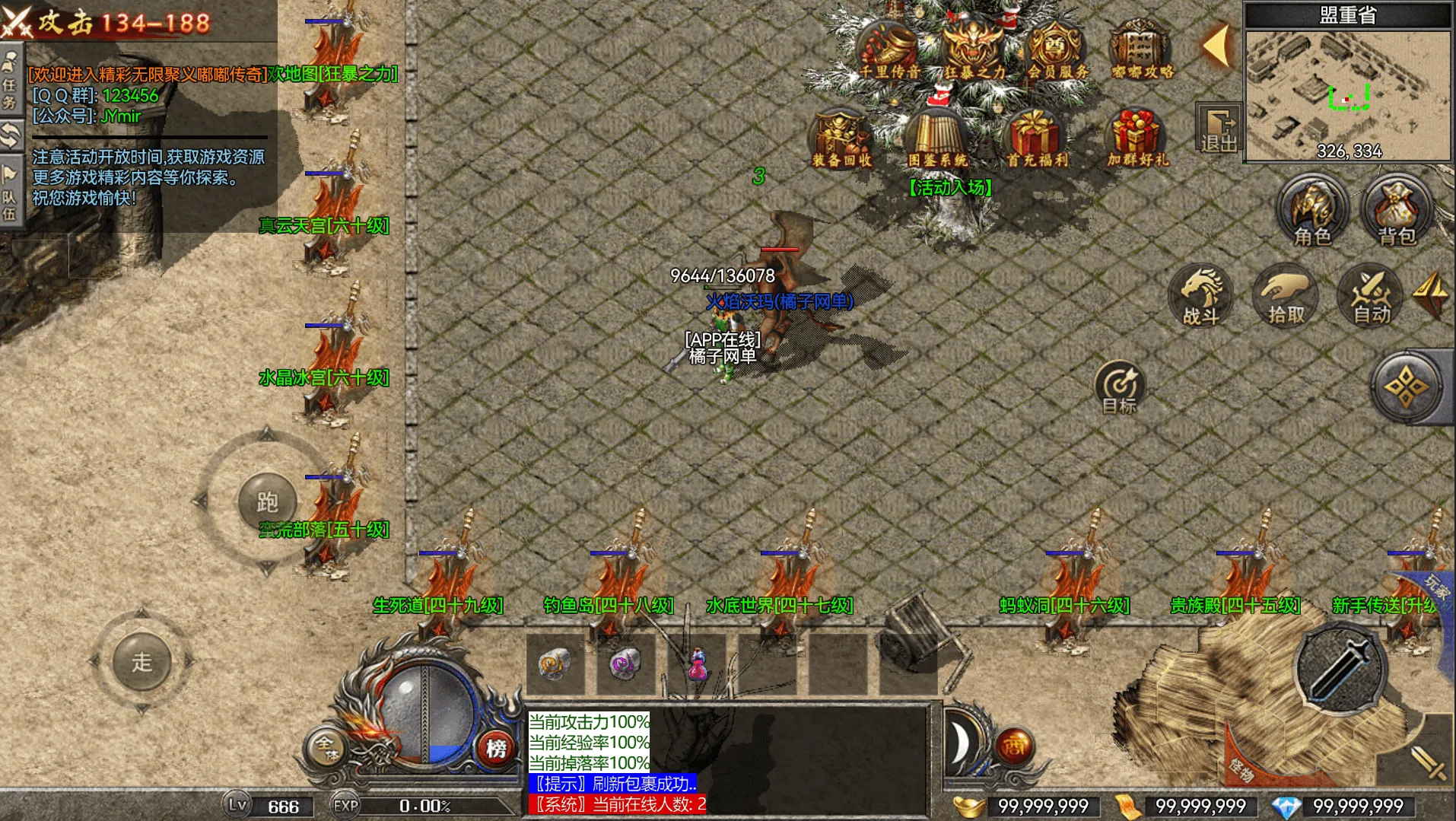The height and width of the screenshot is (821, 1456).
Task: Open the 首充福利 gift box
Action: pos(1036,138)
